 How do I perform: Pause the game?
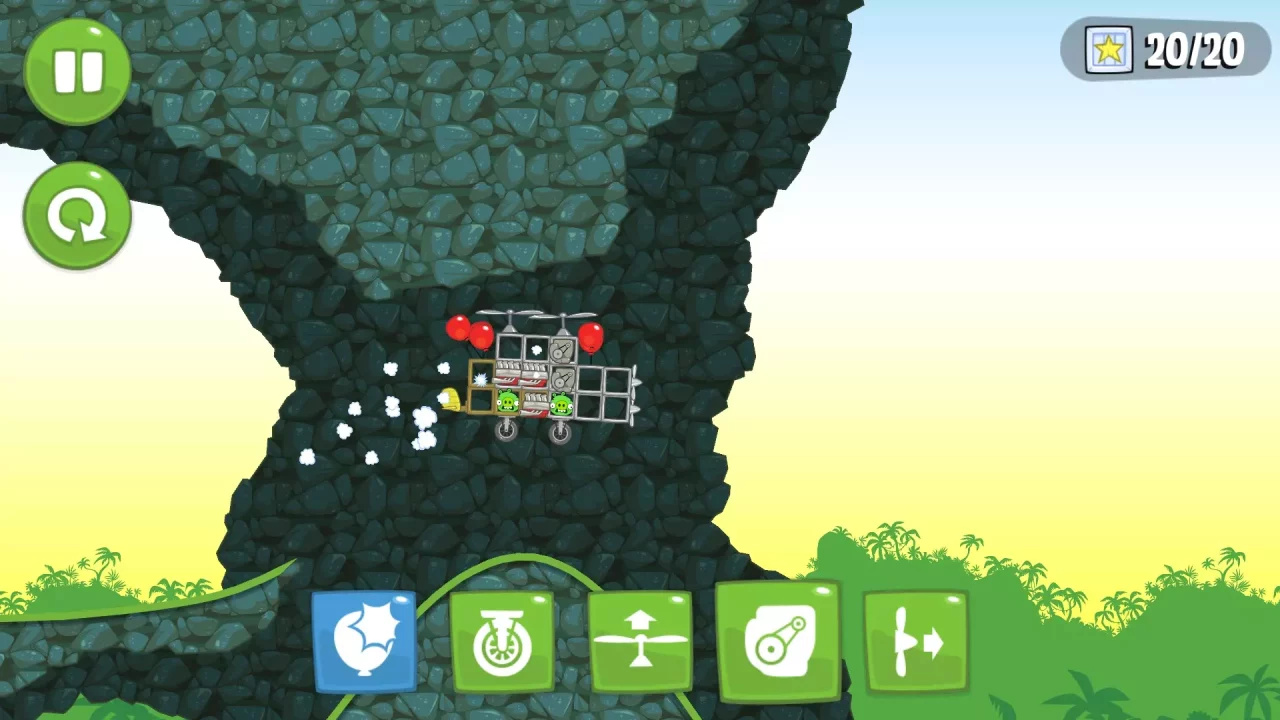(x=76, y=70)
